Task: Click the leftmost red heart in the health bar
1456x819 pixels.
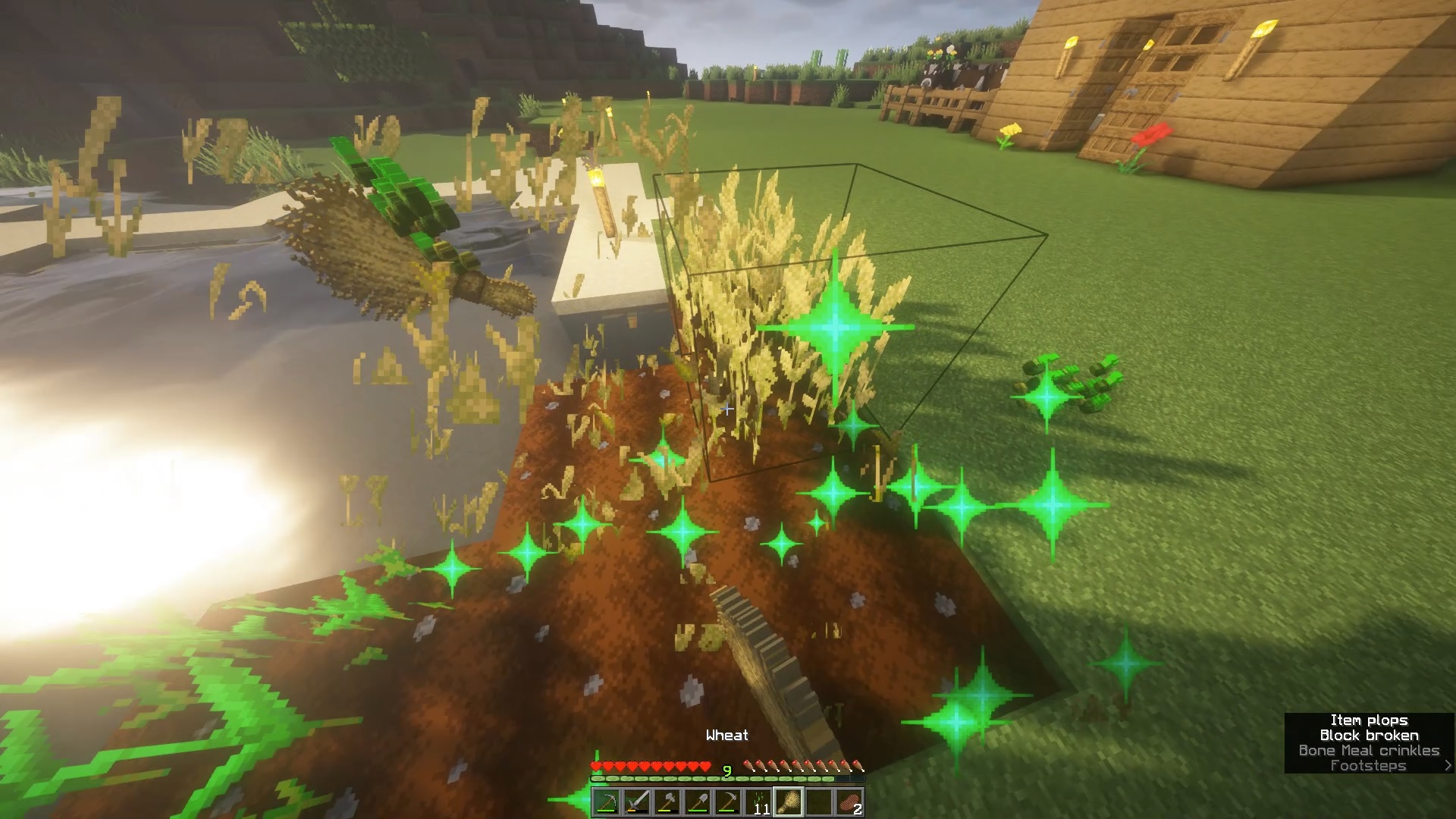Action: pyautogui.click(x=597, y=766)
